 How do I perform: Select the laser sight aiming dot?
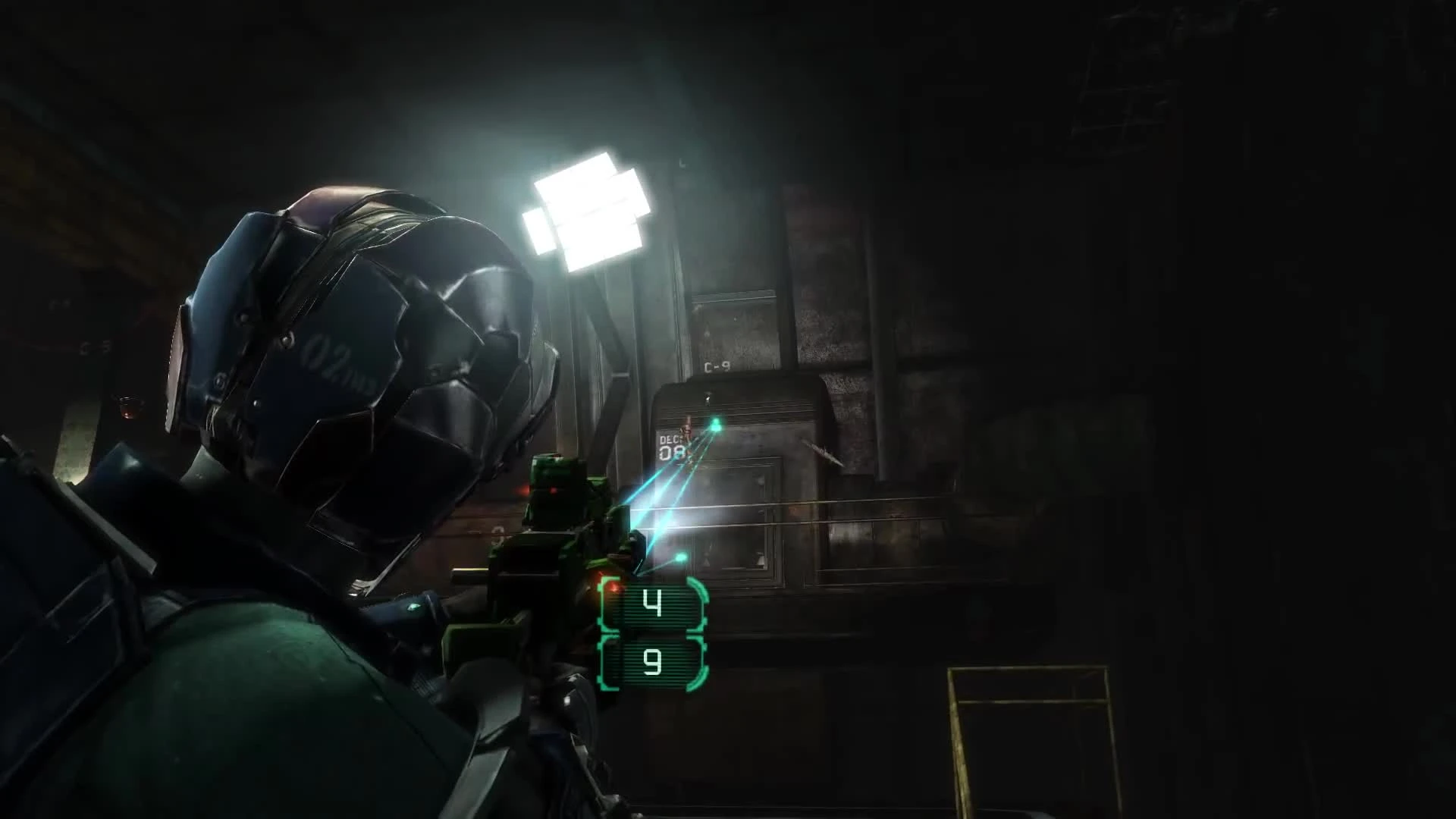pyautogui.click(x=715, y=421)
